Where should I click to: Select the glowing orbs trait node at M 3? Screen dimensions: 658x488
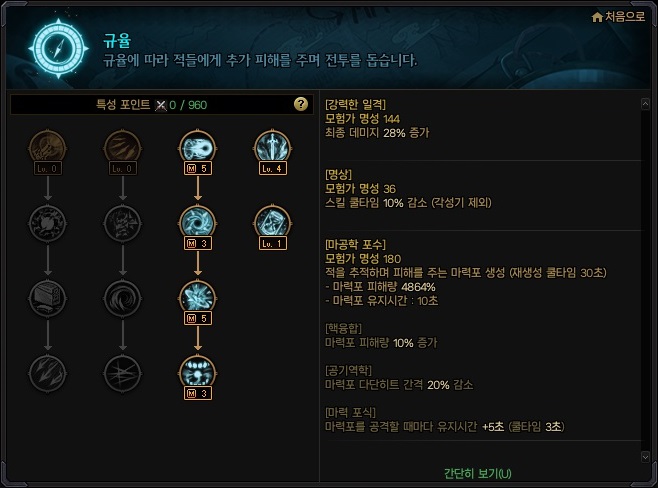pos(197,371)
